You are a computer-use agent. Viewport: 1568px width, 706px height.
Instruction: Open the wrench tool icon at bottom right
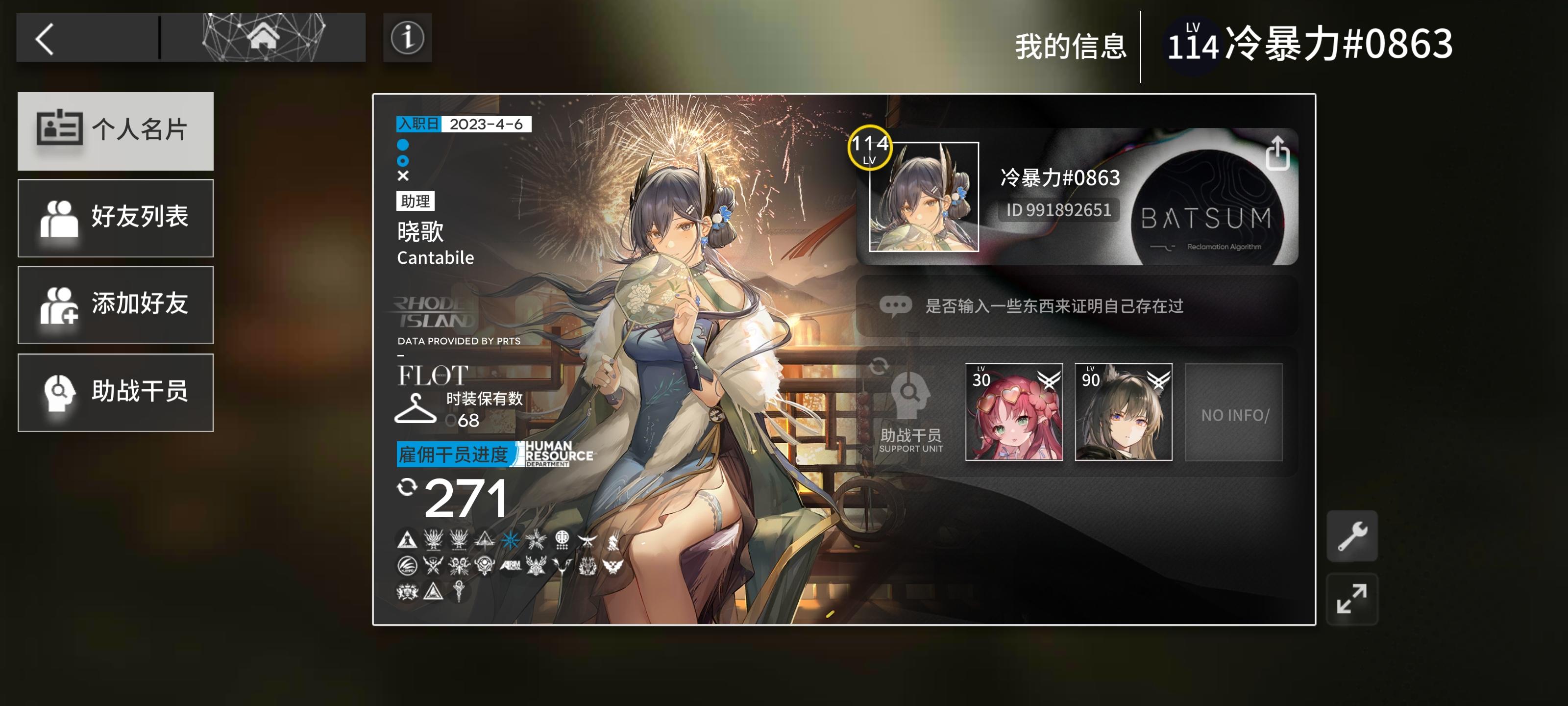click(x=1352, y=537)
